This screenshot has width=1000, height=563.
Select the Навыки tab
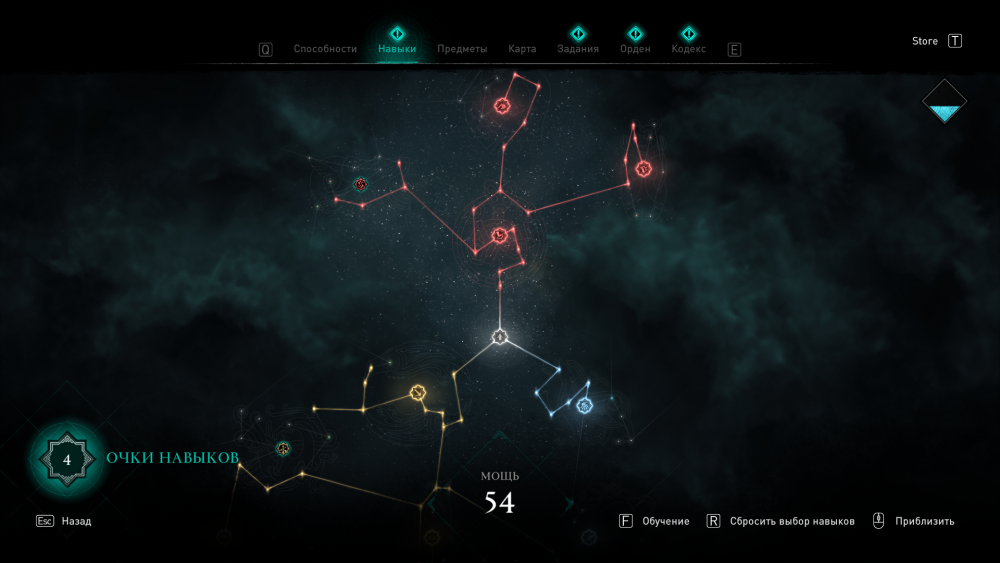(397, 48)
